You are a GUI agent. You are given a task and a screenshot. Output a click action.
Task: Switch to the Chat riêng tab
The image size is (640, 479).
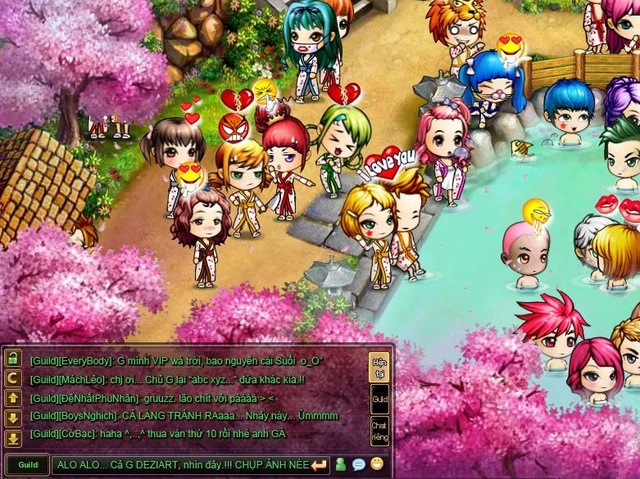point(379,431)
